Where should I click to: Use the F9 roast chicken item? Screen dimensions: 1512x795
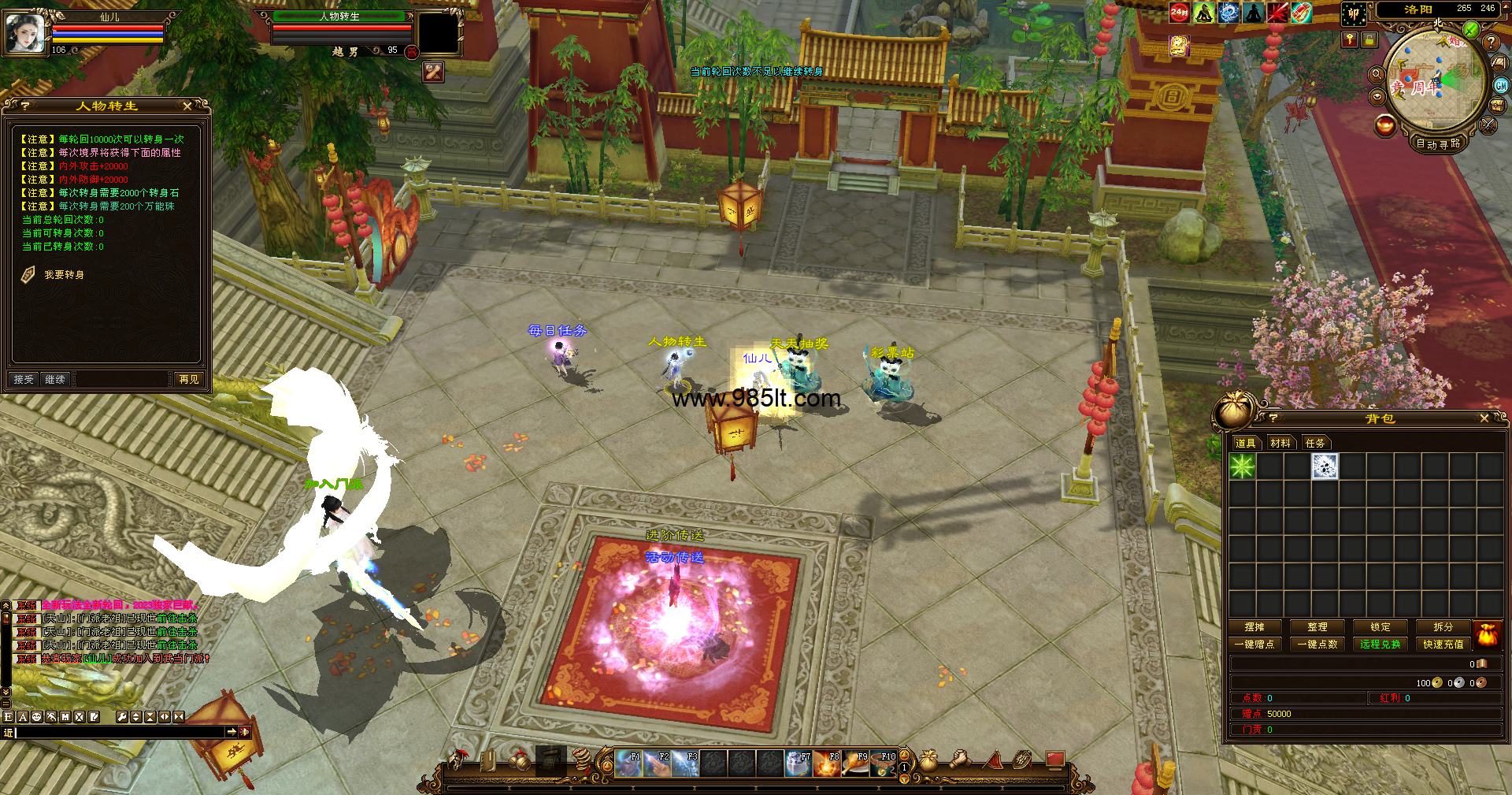click(x=855, y=763)
